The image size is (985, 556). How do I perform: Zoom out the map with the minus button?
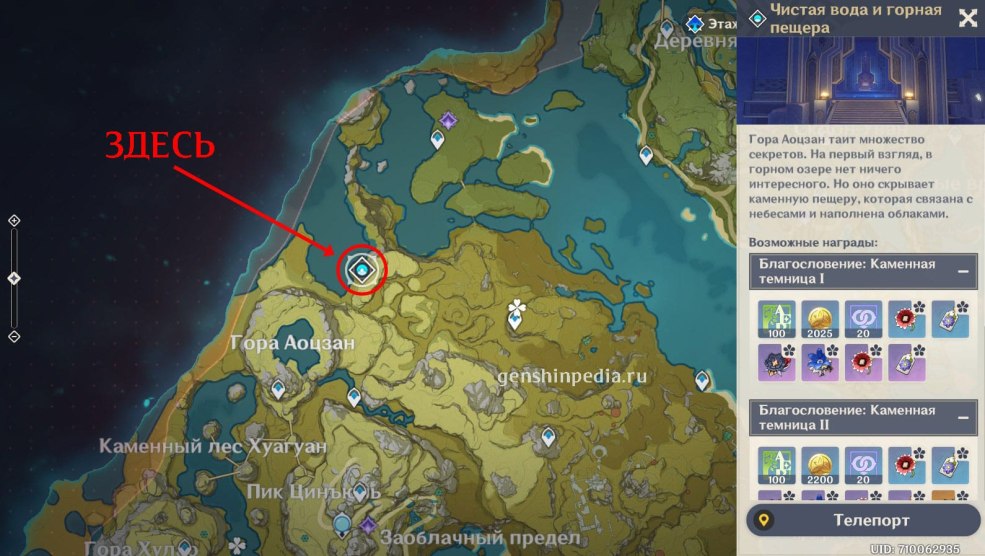pyautogui.click(x=14, y=337)
